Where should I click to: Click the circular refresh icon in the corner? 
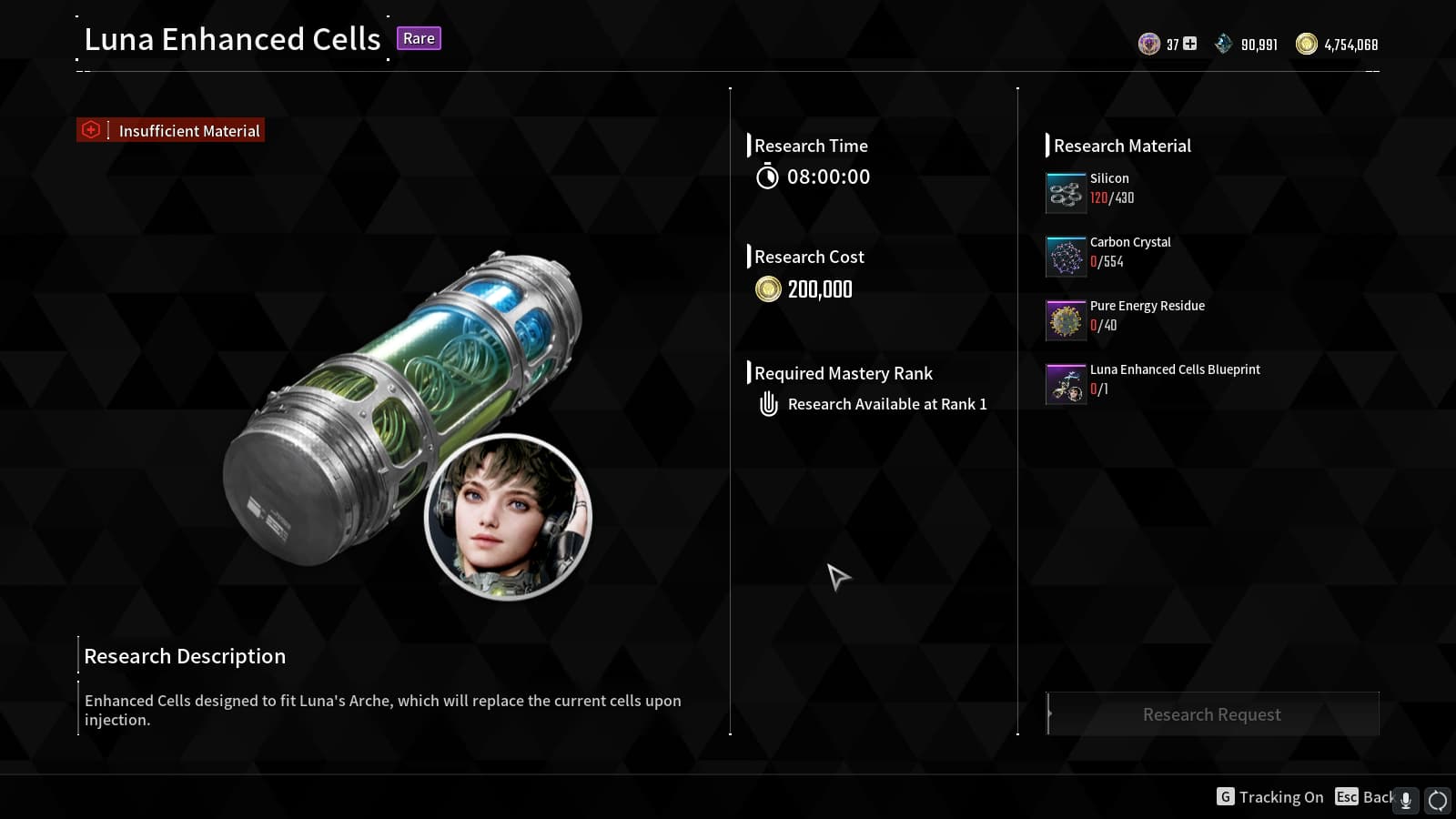pyautogui.click(x=1438, y=800)
